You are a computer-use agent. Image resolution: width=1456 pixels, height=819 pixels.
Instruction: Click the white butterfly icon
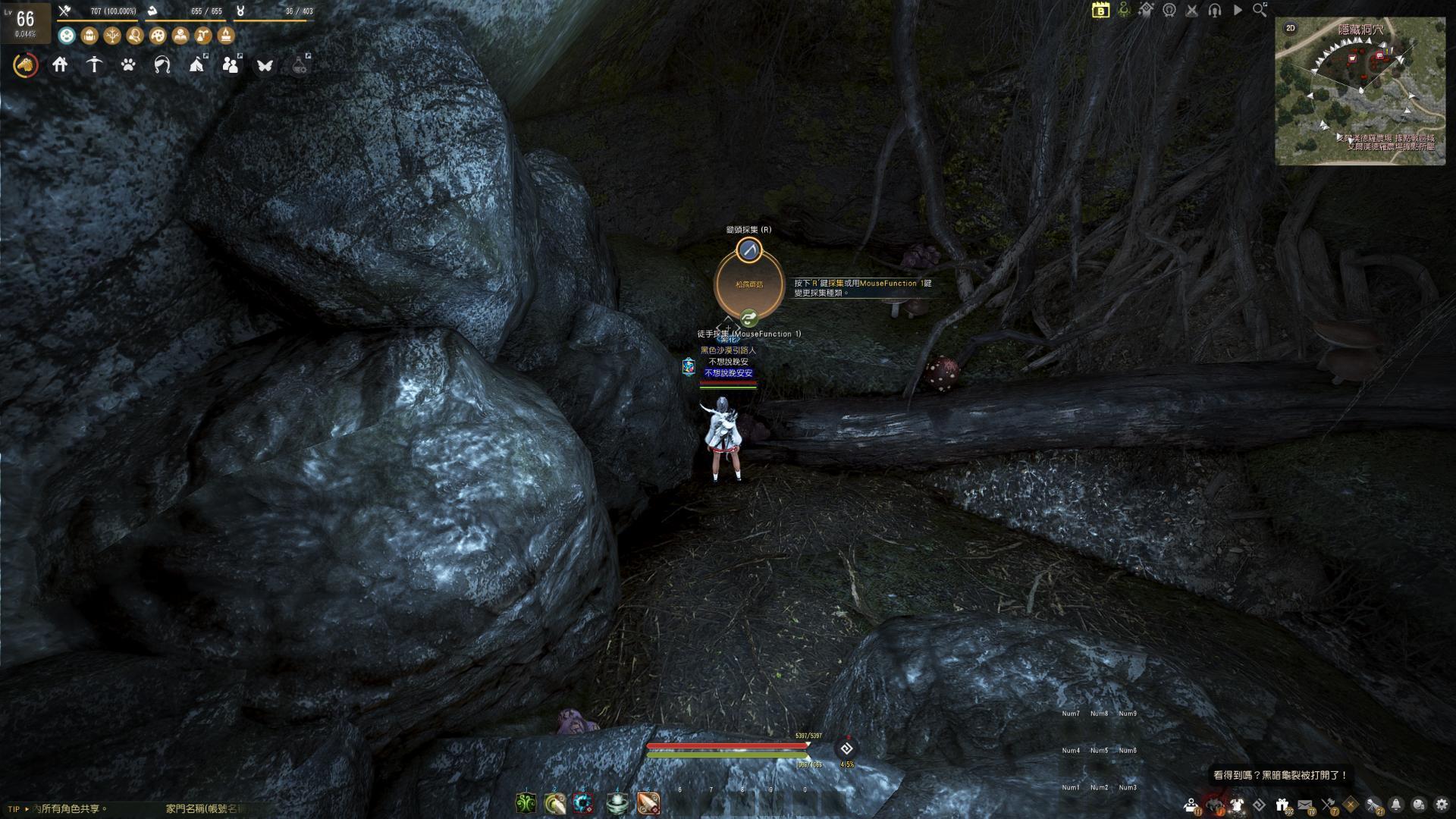[265, 65]
